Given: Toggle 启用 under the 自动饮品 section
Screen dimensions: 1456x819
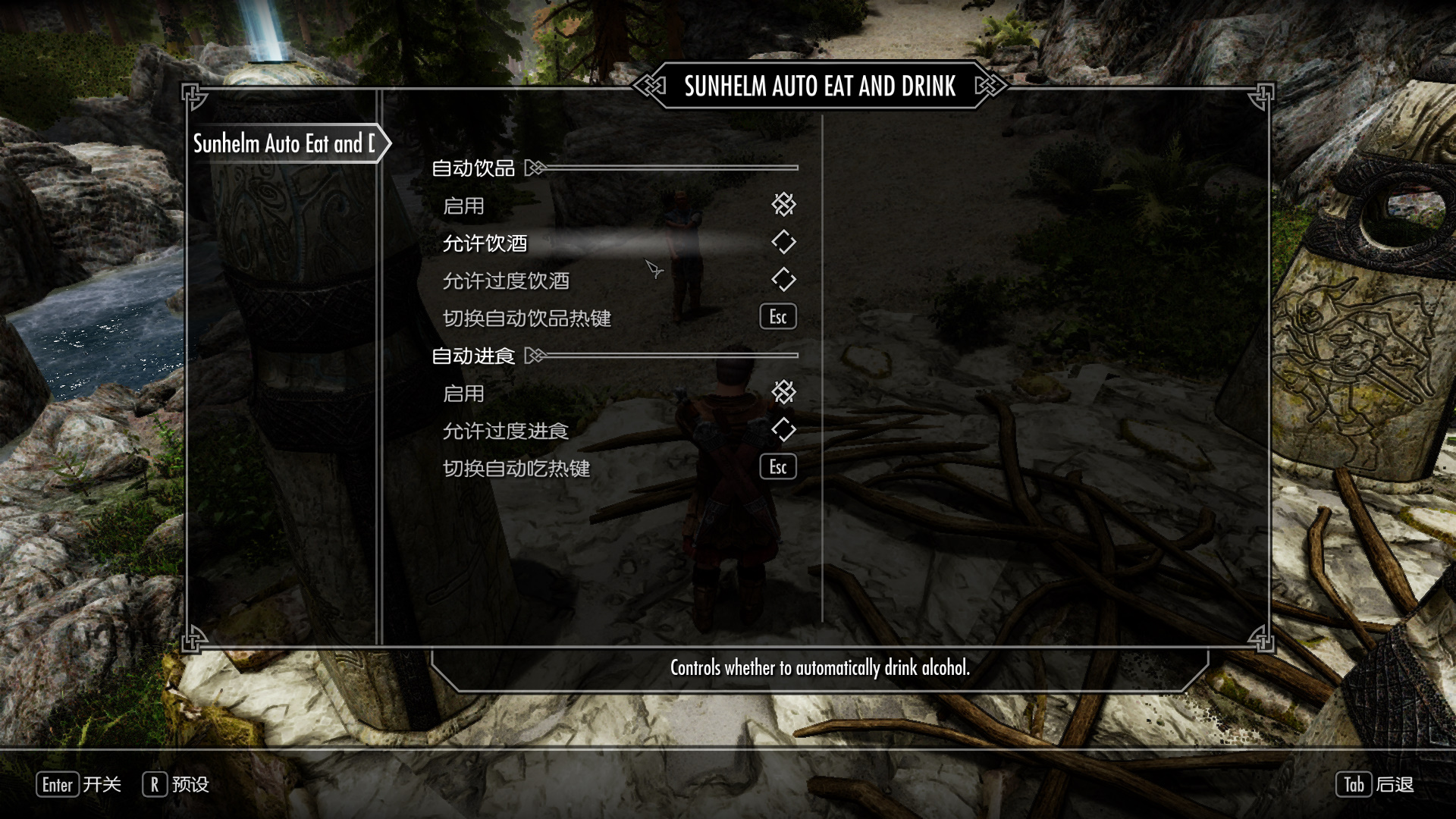Looking at the screenshot, I should 783,205.
